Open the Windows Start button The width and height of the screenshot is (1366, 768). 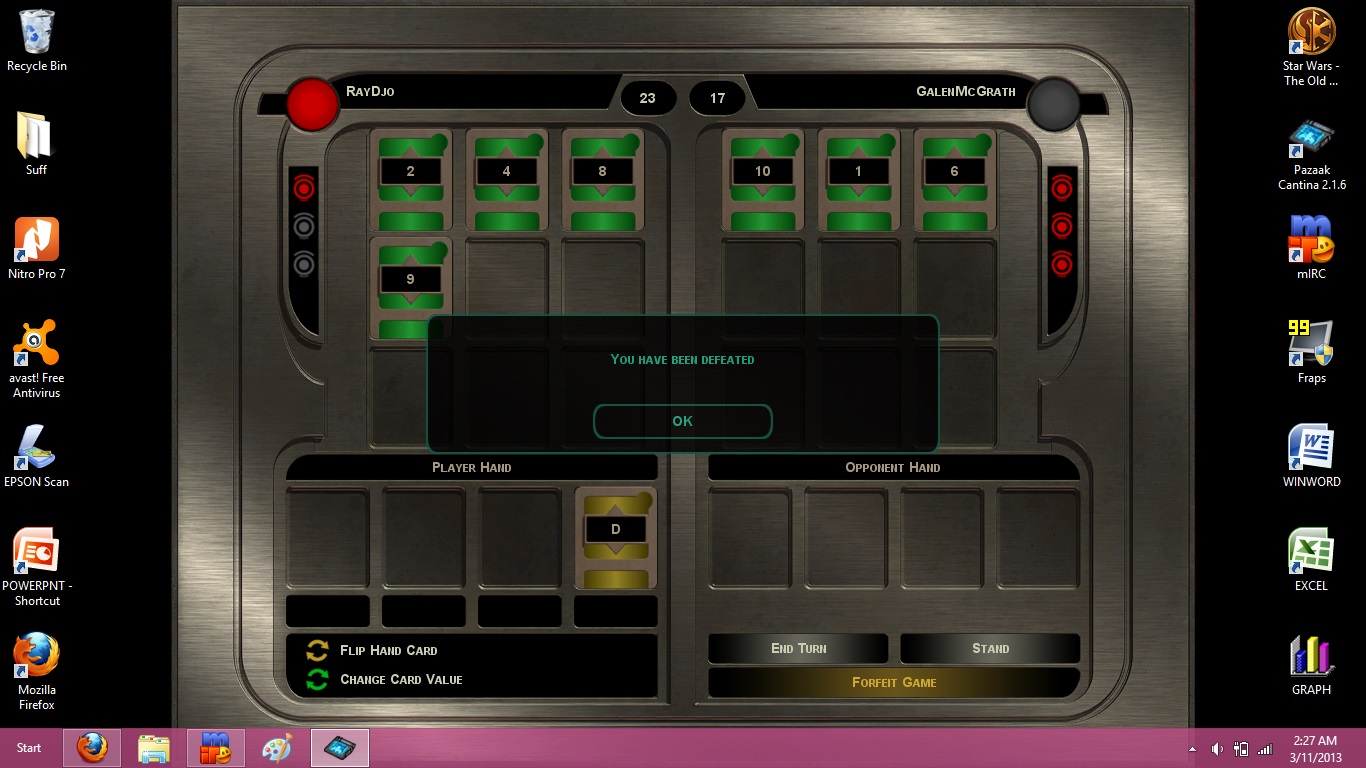click(x=29, y=747)
